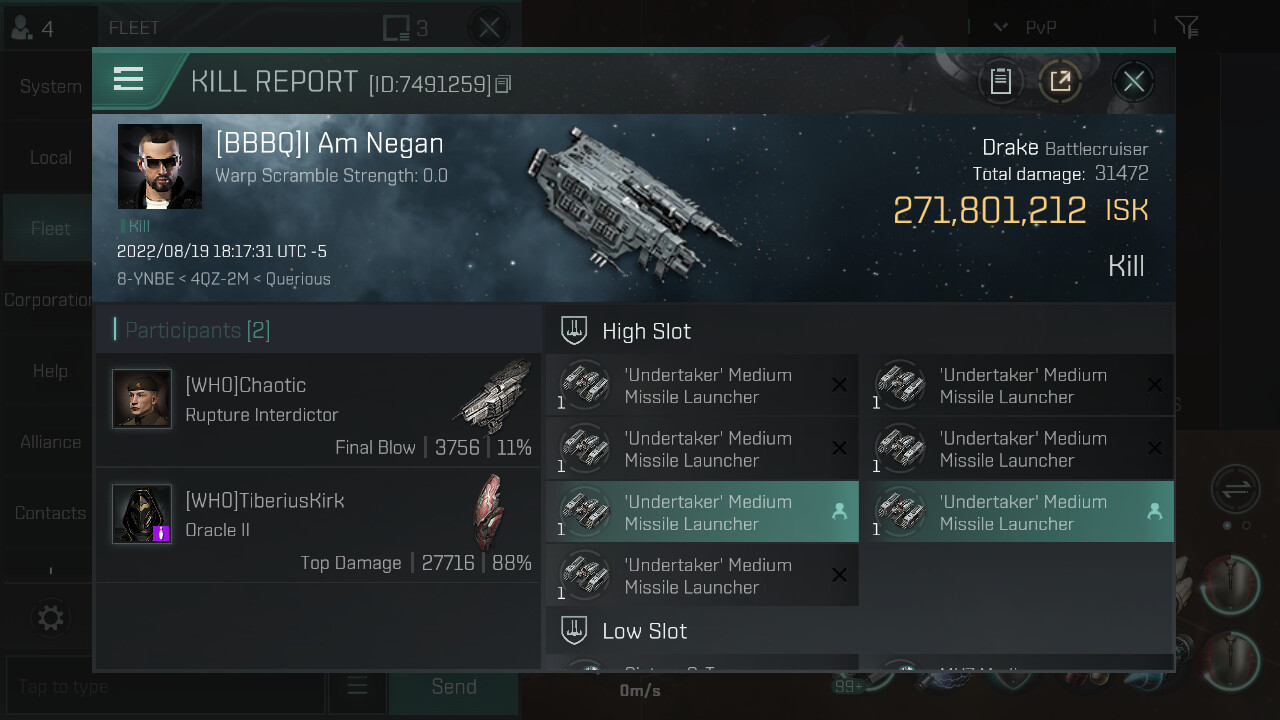Close the Fleet chat panel
This screenshot has width=1280, height=720.
(489, 28)
